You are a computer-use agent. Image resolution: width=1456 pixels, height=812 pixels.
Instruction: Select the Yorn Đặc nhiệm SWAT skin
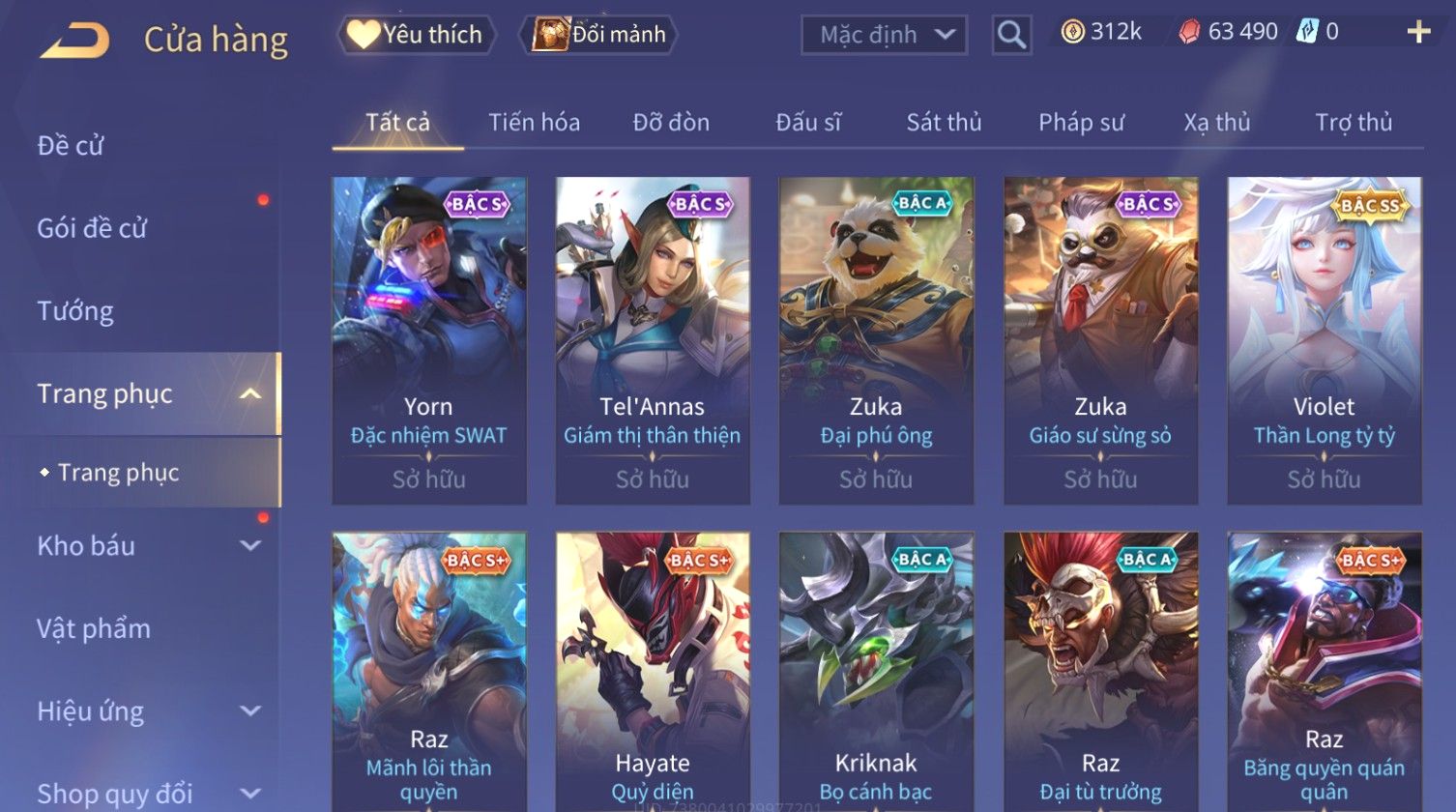(x=429, y=339)
